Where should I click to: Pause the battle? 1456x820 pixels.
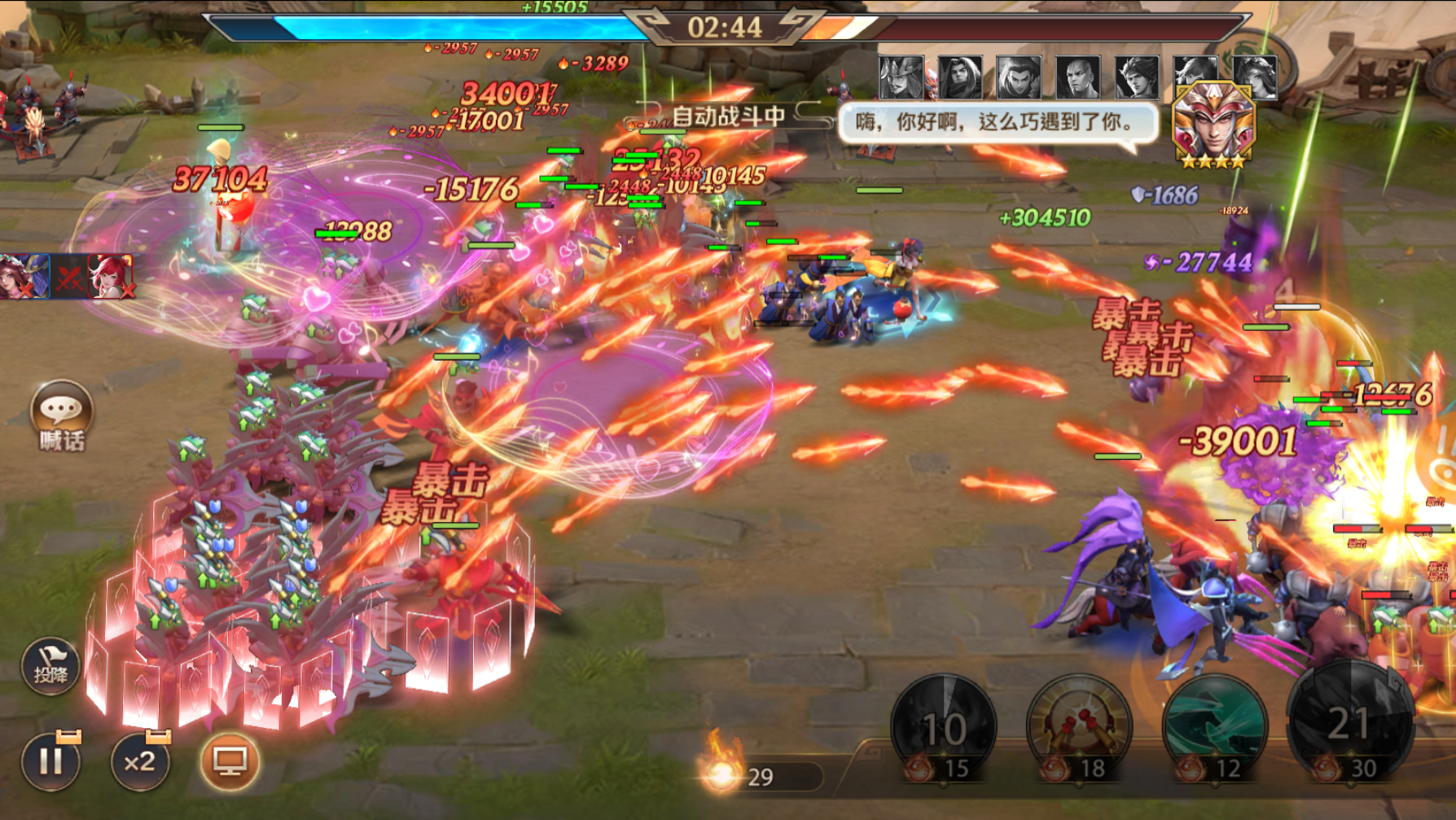[x=50, y=762]
